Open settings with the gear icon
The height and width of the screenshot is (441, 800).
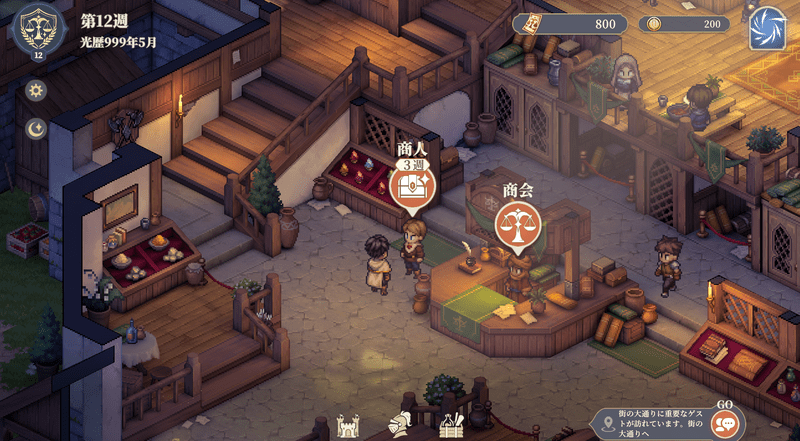pyautogui.click(x=37, y=91)
